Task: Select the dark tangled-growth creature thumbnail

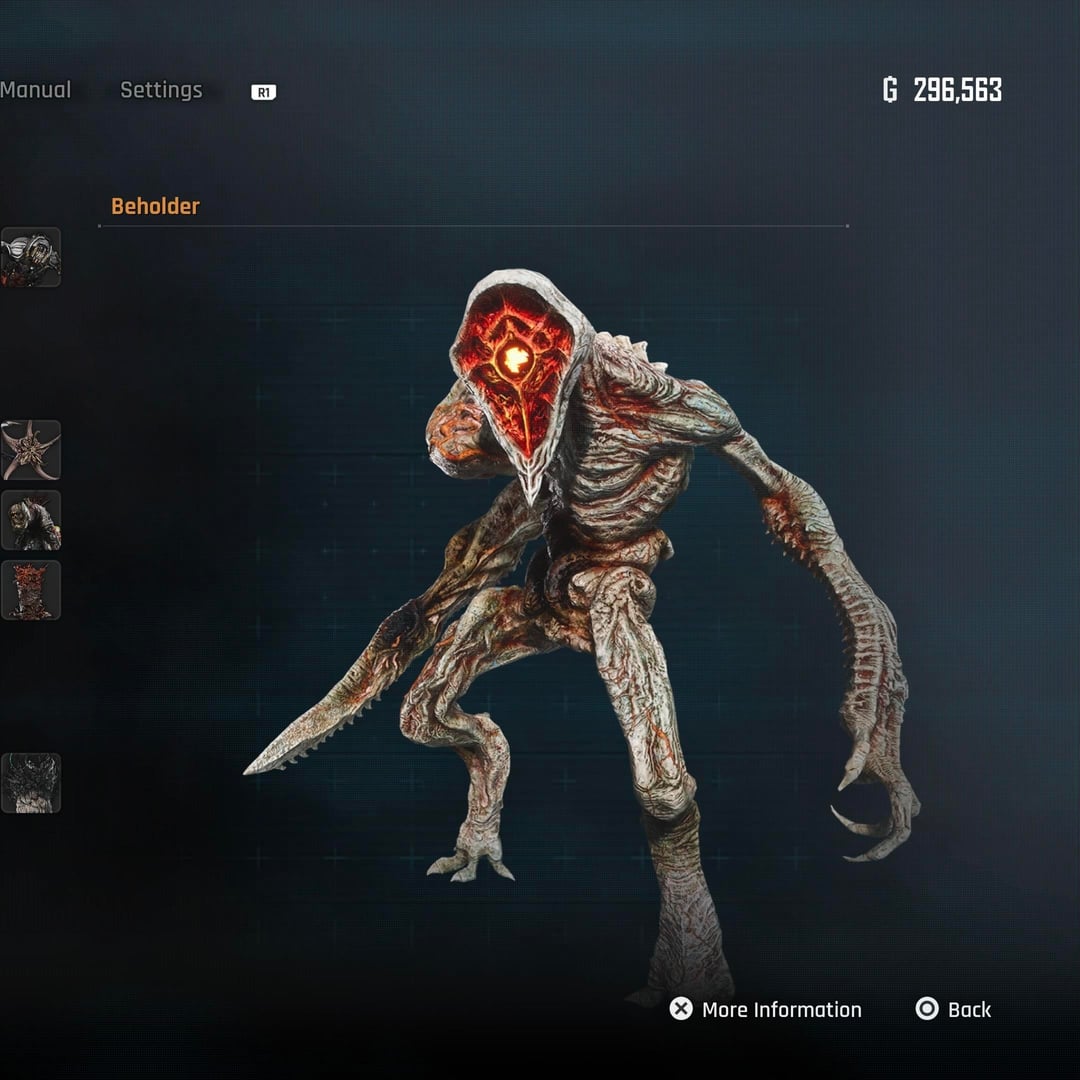Action: (31, 783)
